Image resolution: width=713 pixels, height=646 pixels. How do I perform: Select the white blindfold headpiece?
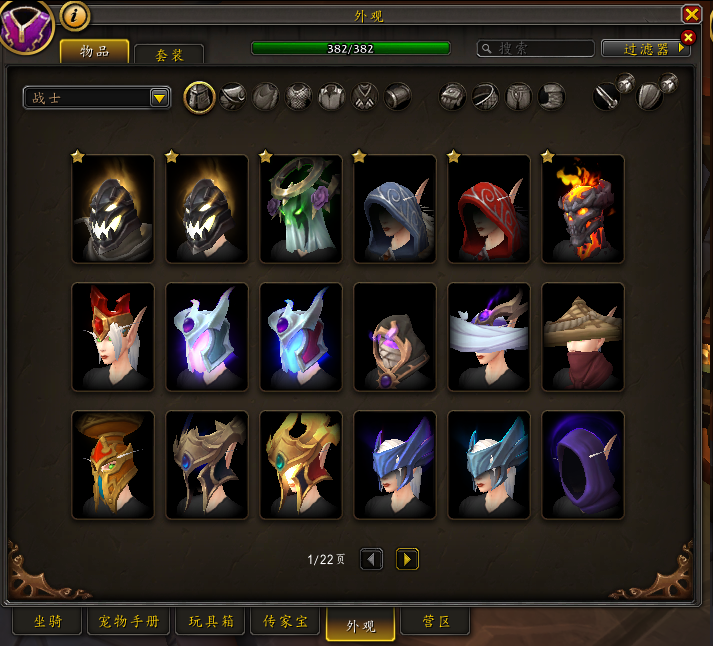coord(489,336)
